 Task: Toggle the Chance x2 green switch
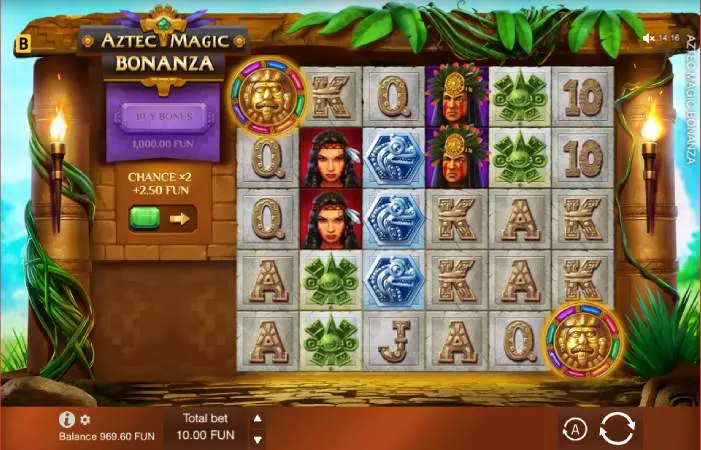point(146,217)
